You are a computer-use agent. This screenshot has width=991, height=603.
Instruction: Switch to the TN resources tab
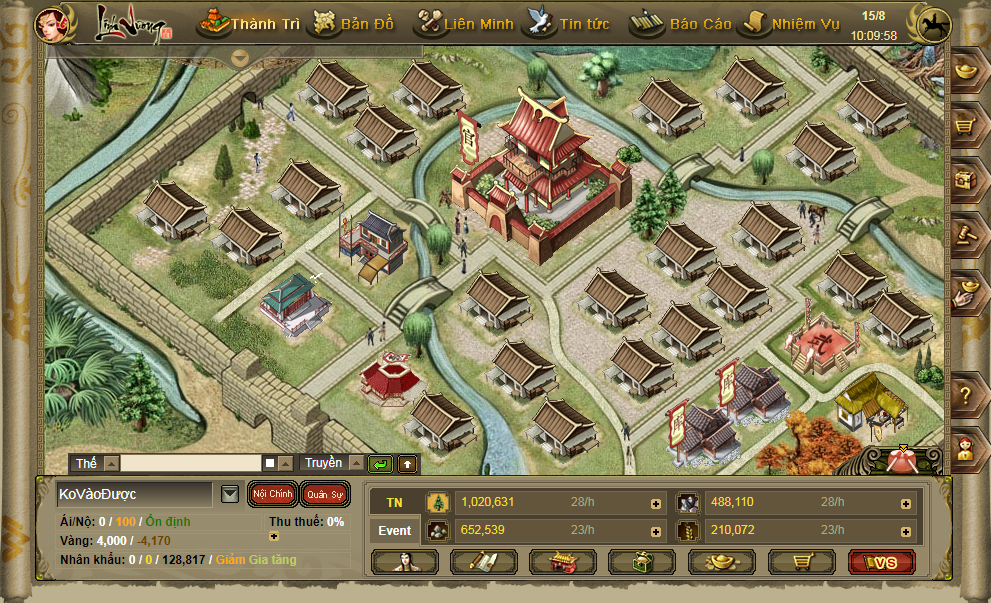395,502
